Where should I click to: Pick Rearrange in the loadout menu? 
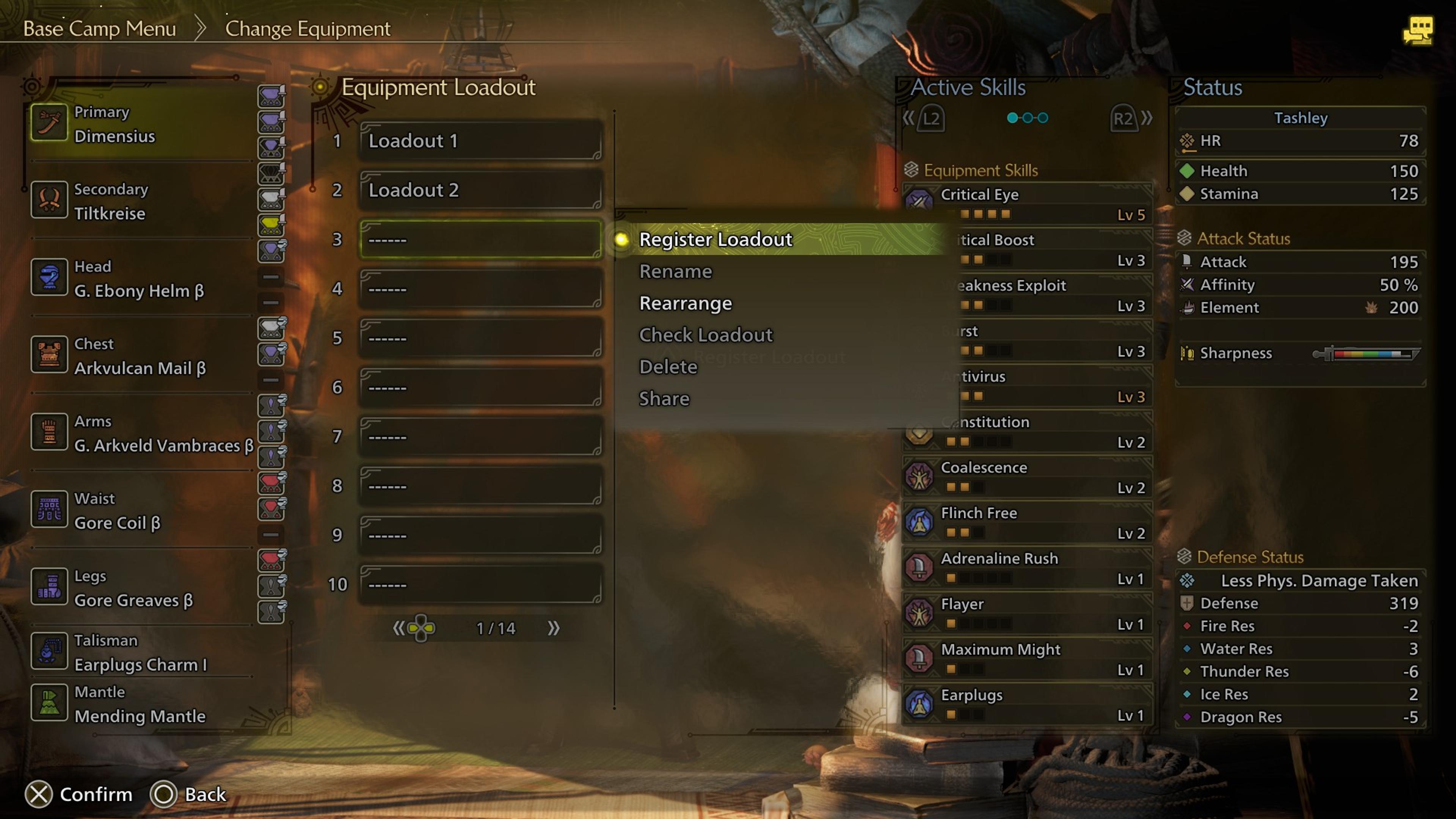(x=685, y=303)
